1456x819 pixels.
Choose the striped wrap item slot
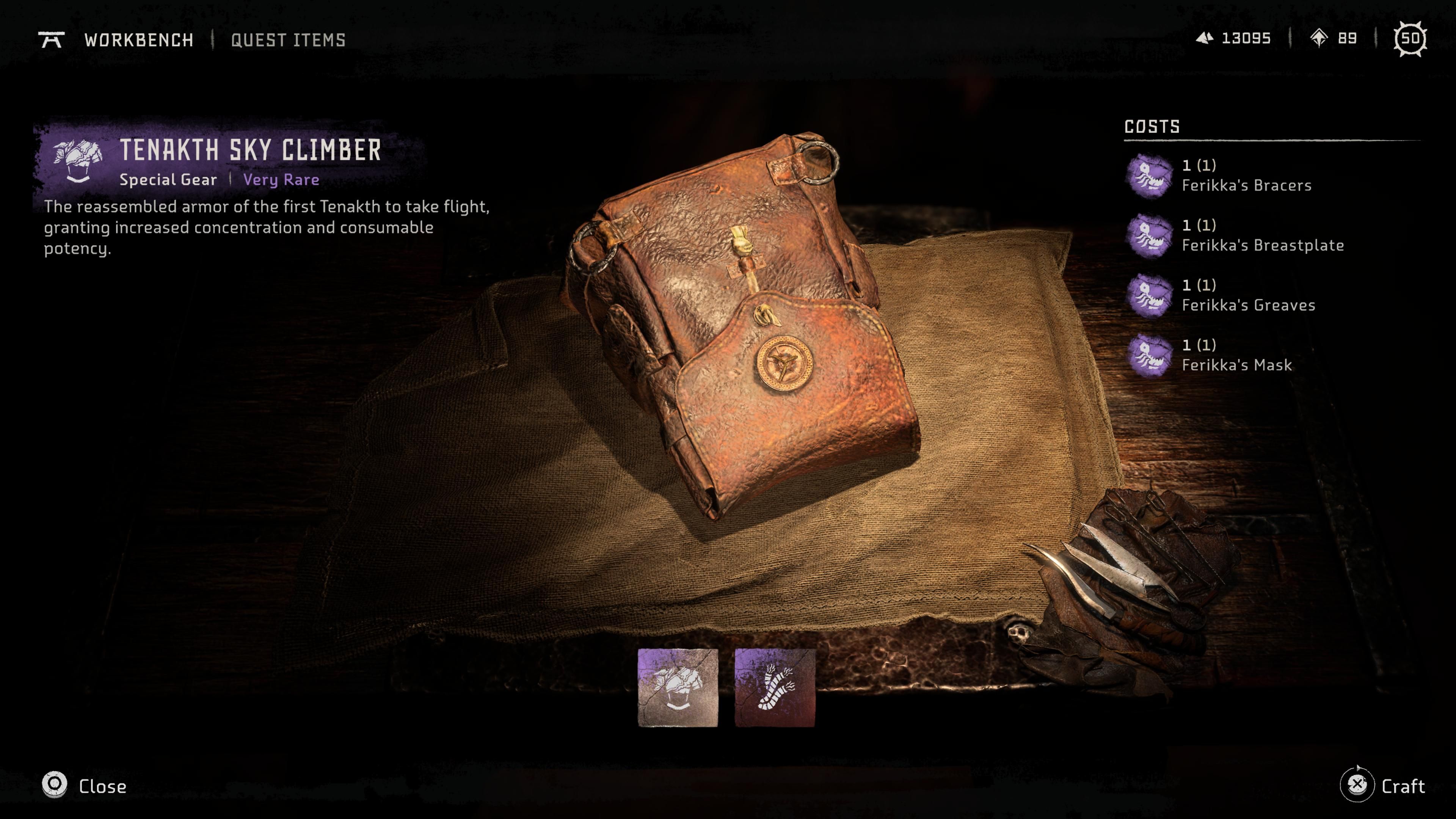[x=774, y=687]
